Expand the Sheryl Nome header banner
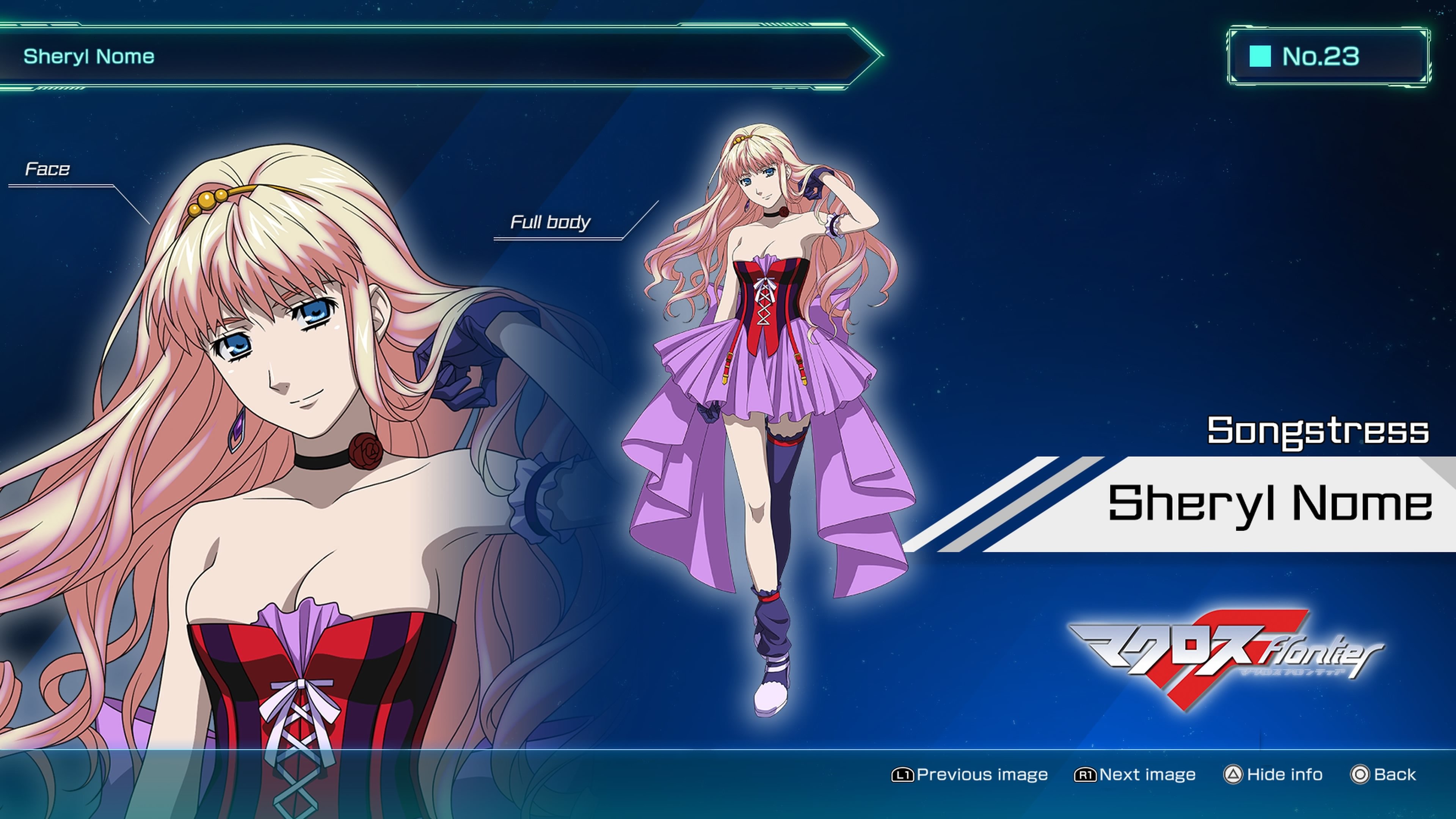 coord(441,55)
